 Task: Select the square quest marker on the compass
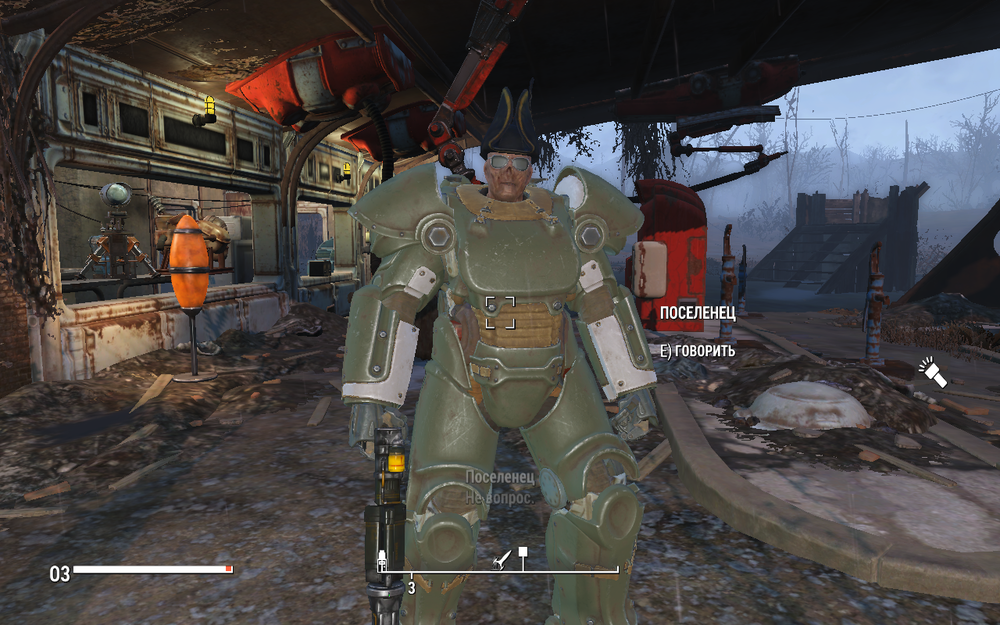pos(522,552)
